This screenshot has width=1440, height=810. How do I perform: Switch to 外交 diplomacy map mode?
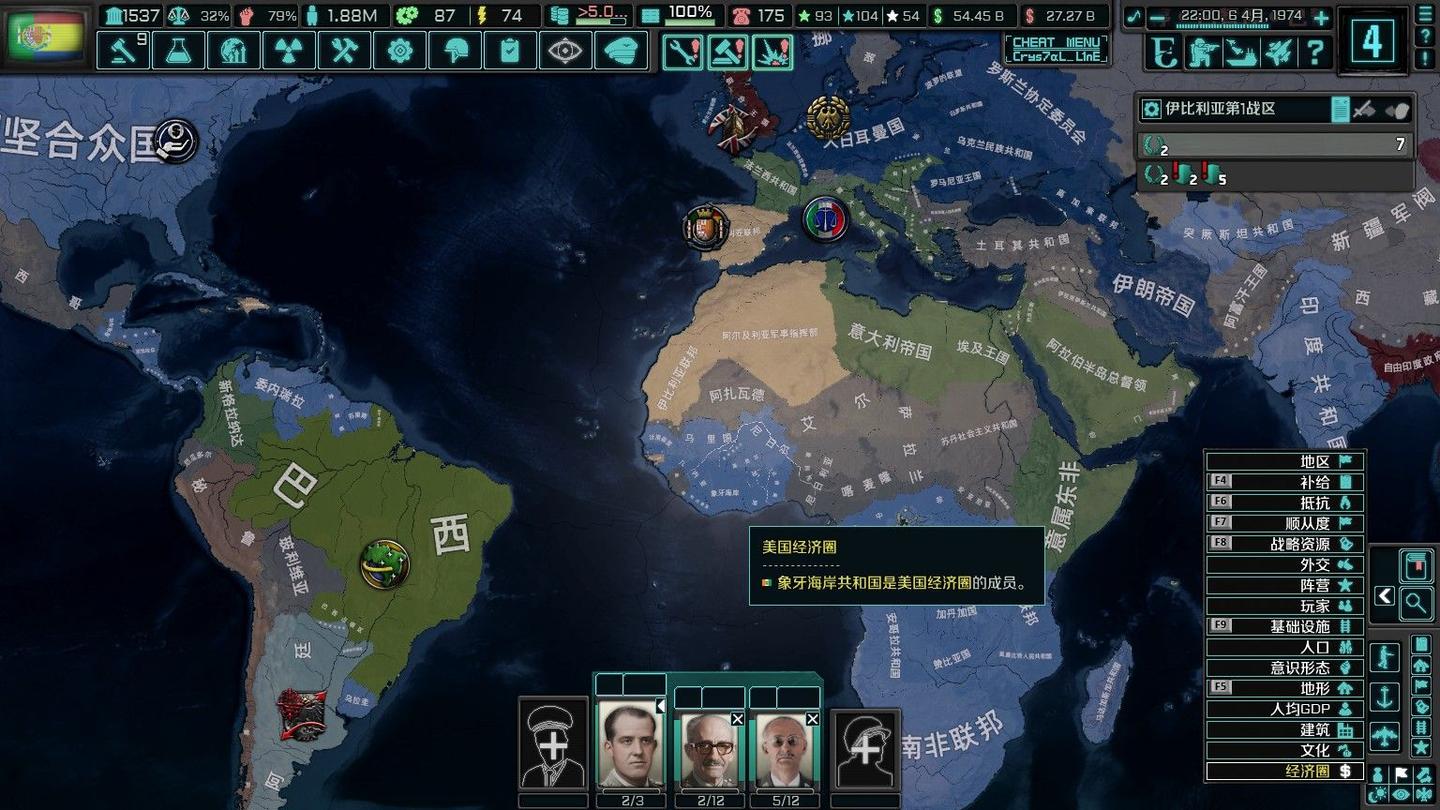(1284, 564)
